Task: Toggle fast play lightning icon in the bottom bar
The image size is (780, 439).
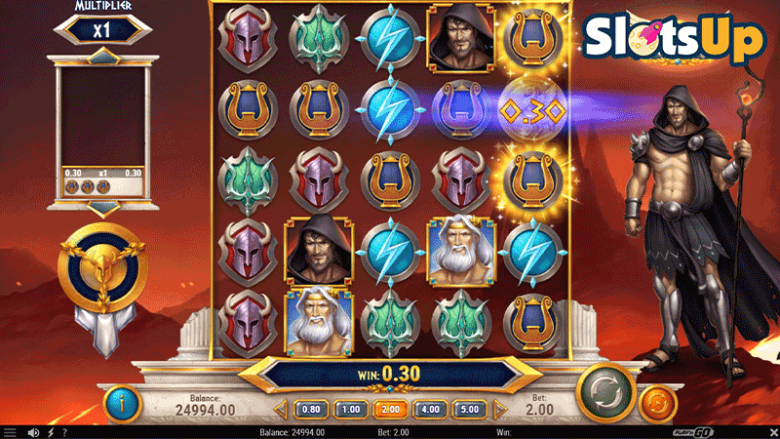Action: pos(50,432)
